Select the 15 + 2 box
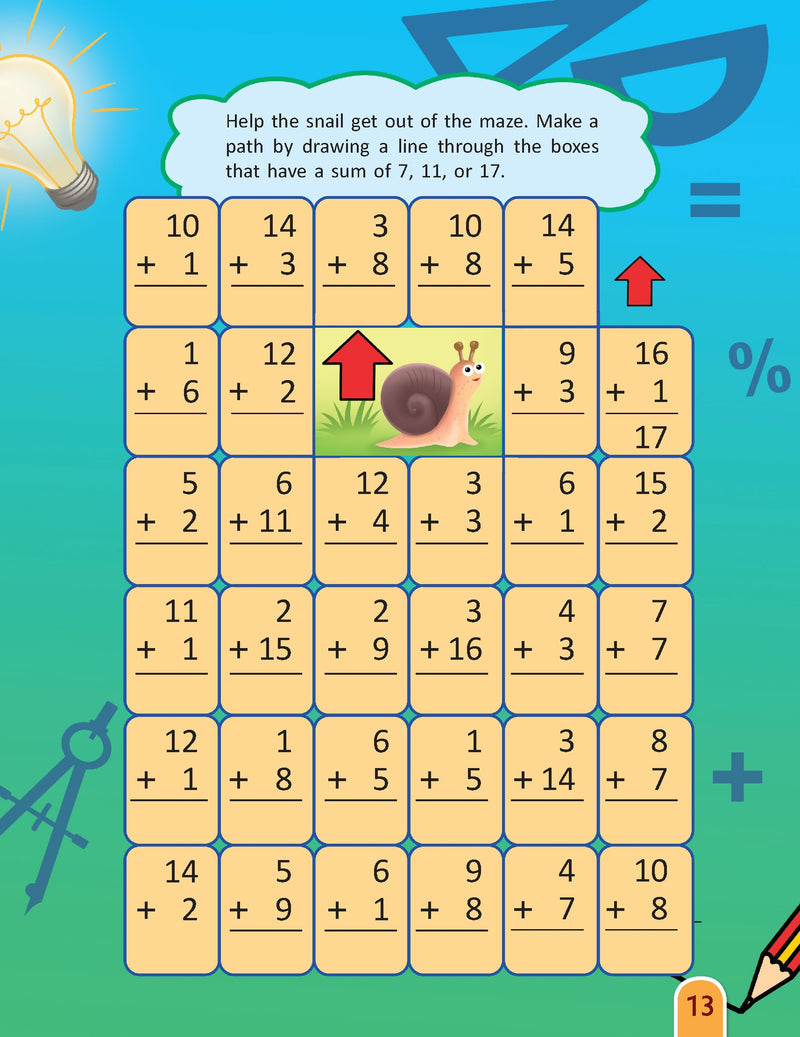Image resolution: width=800 pixels, height=1037 pixels. 645,520
